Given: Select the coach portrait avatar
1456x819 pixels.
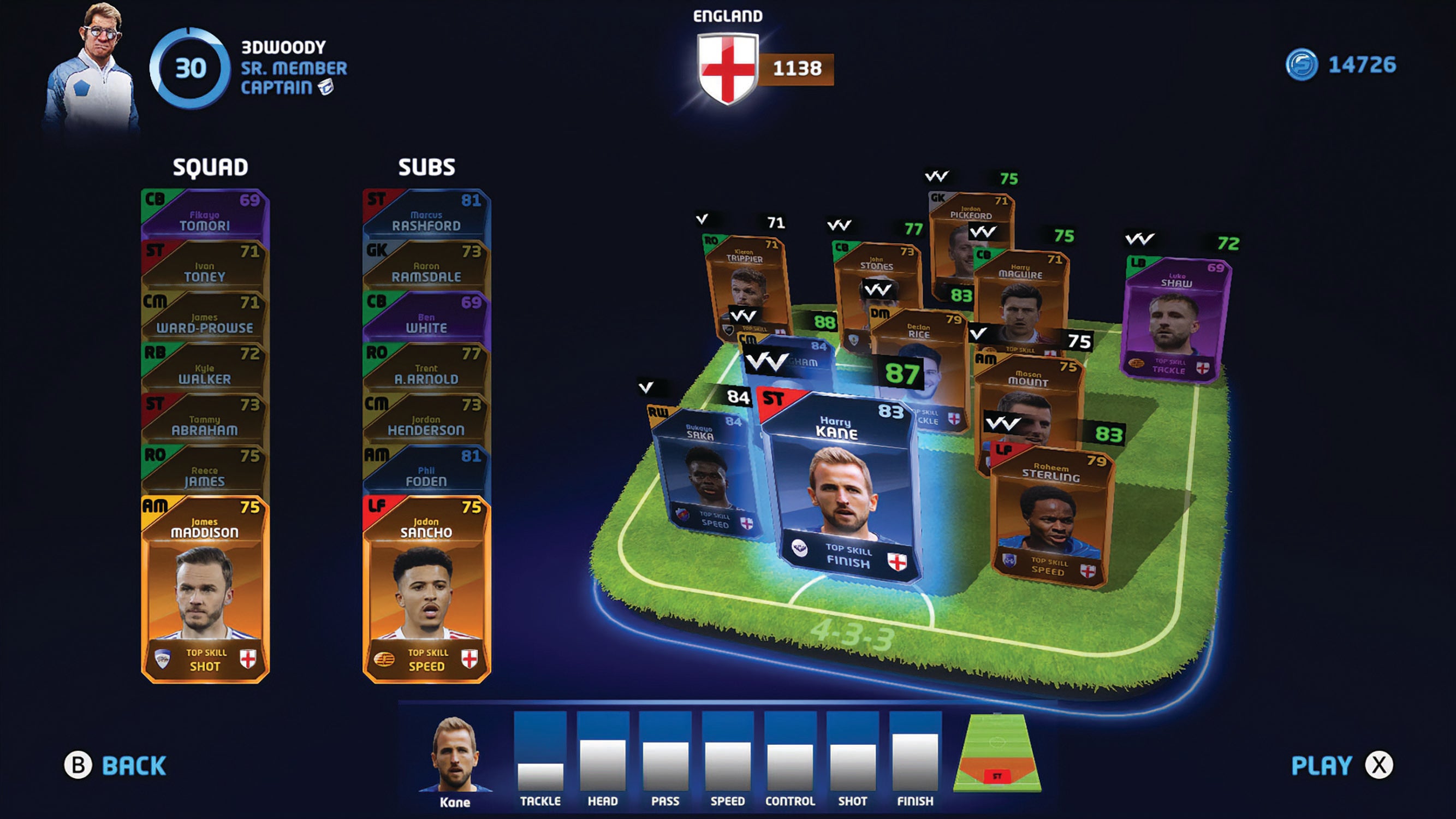Looking at the screenshot, I should coord(99,62).
